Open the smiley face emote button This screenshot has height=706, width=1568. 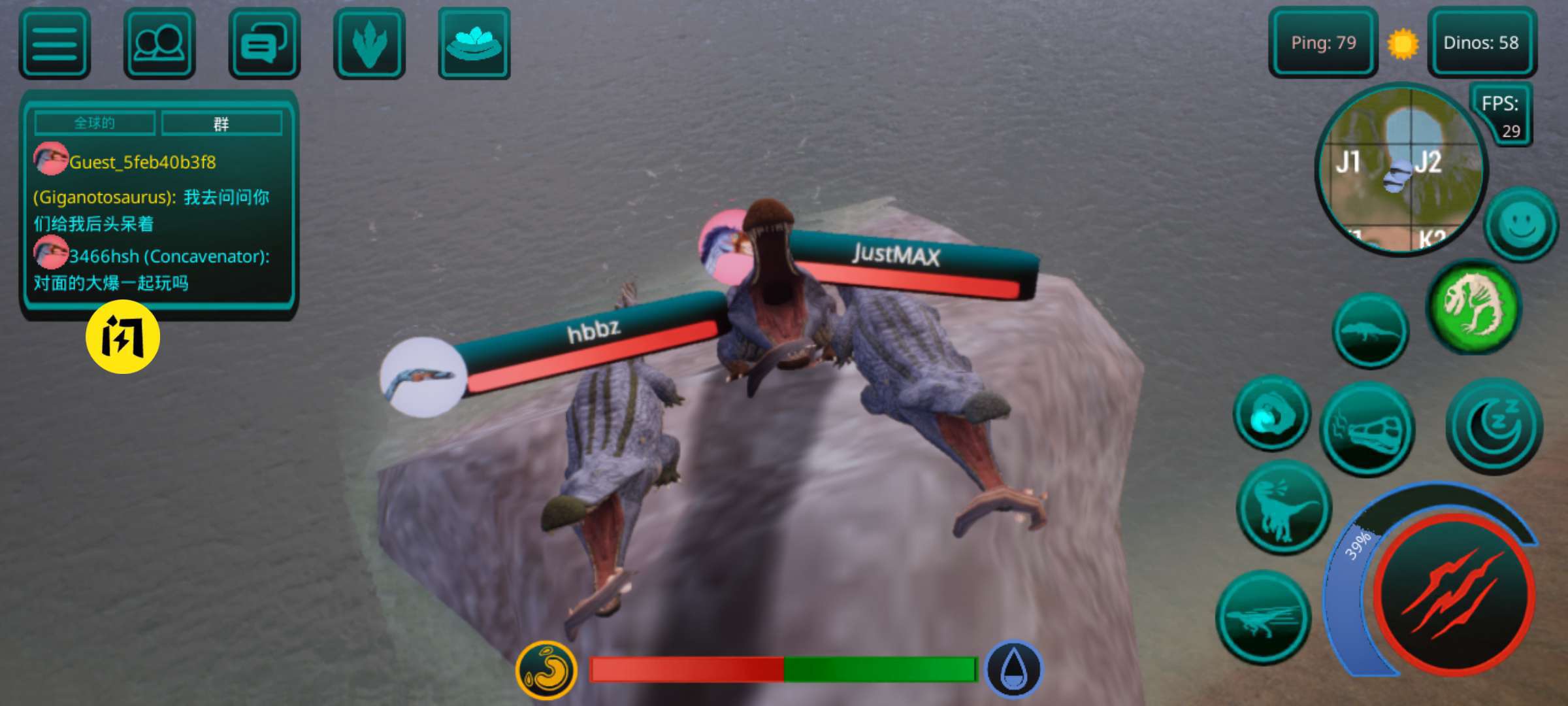click(x=1522, y=226)
